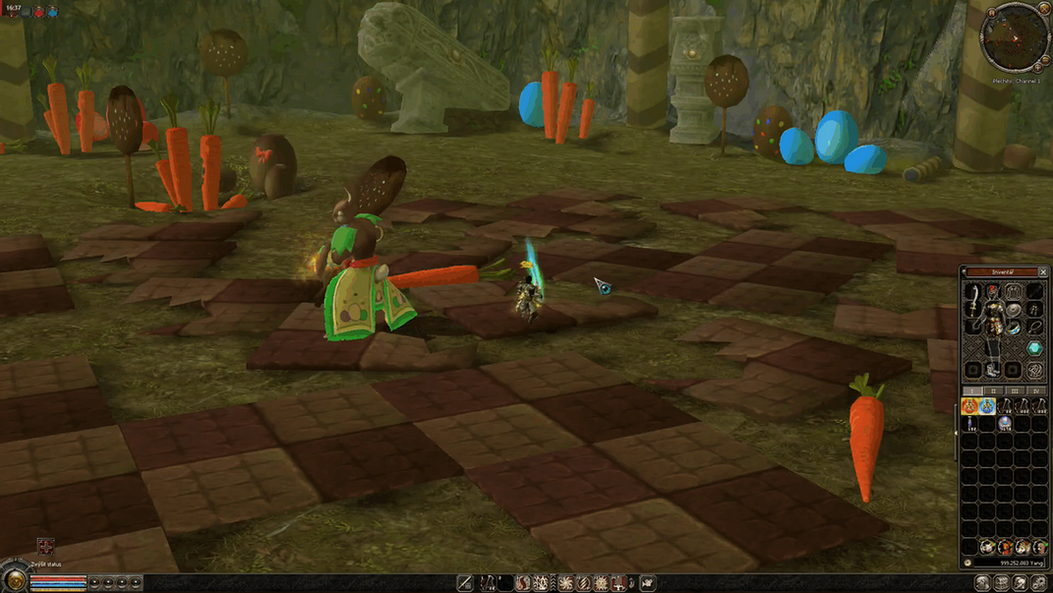Click the red potion buff icon
The image size is (1053, 593).
[39, 12]
